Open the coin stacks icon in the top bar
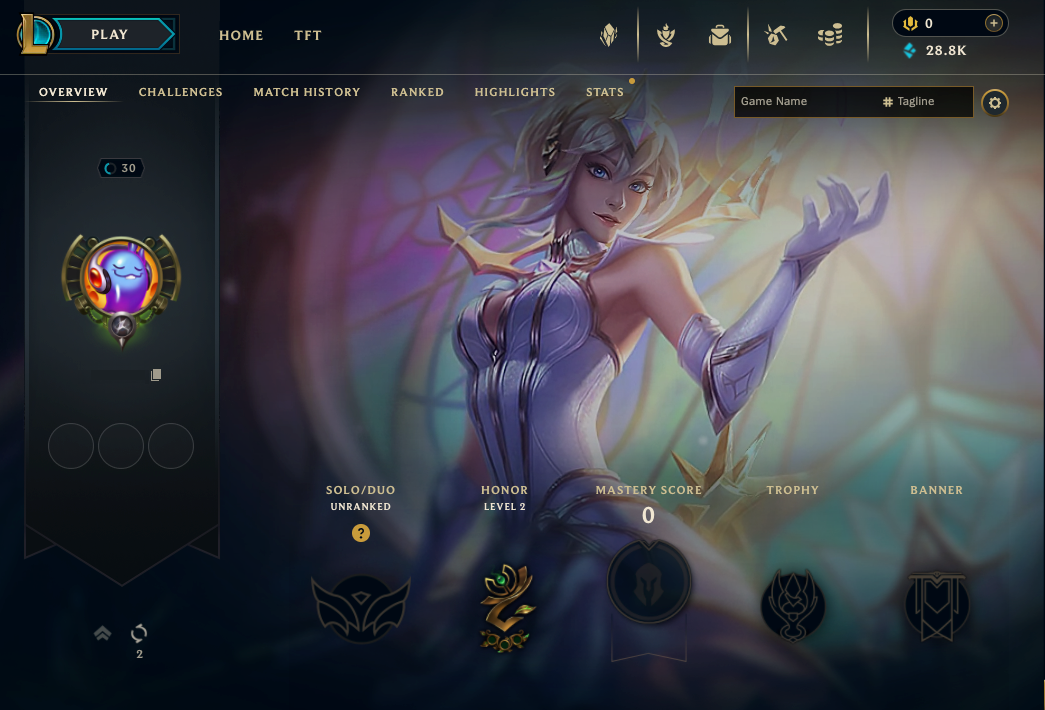 tap(829, 36)
